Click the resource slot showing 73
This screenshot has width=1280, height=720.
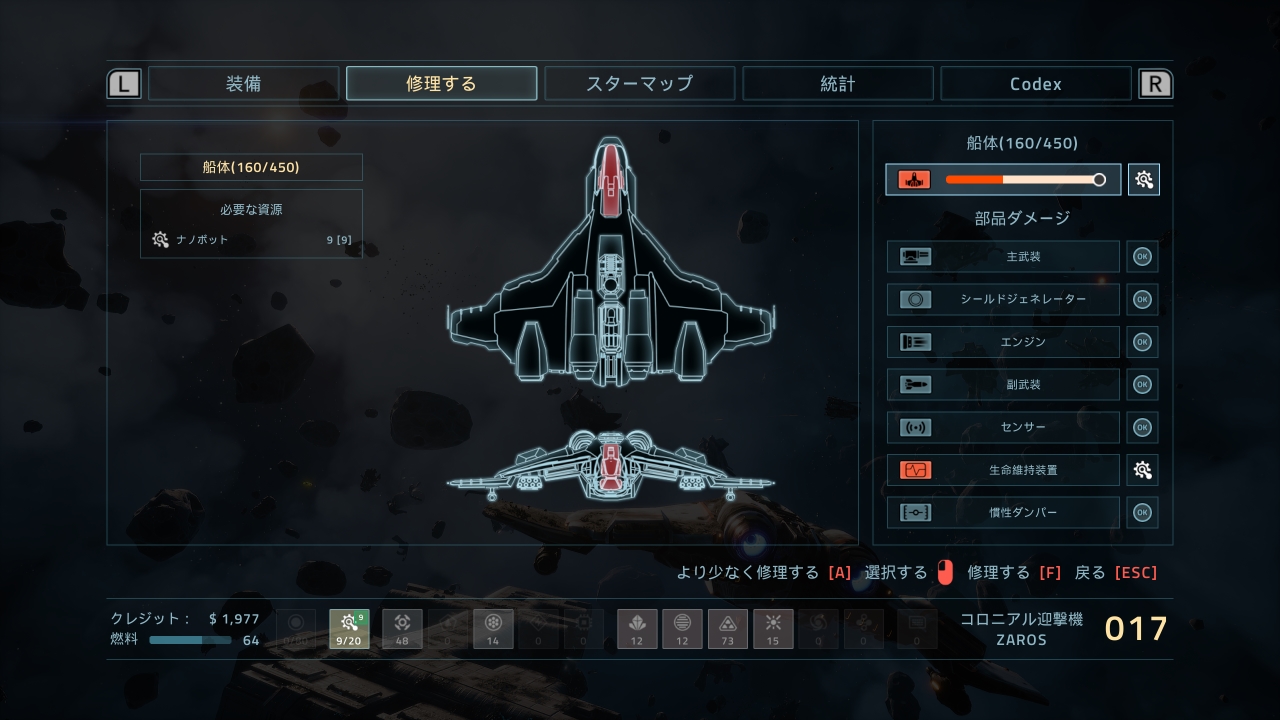(x=728, y=629)
